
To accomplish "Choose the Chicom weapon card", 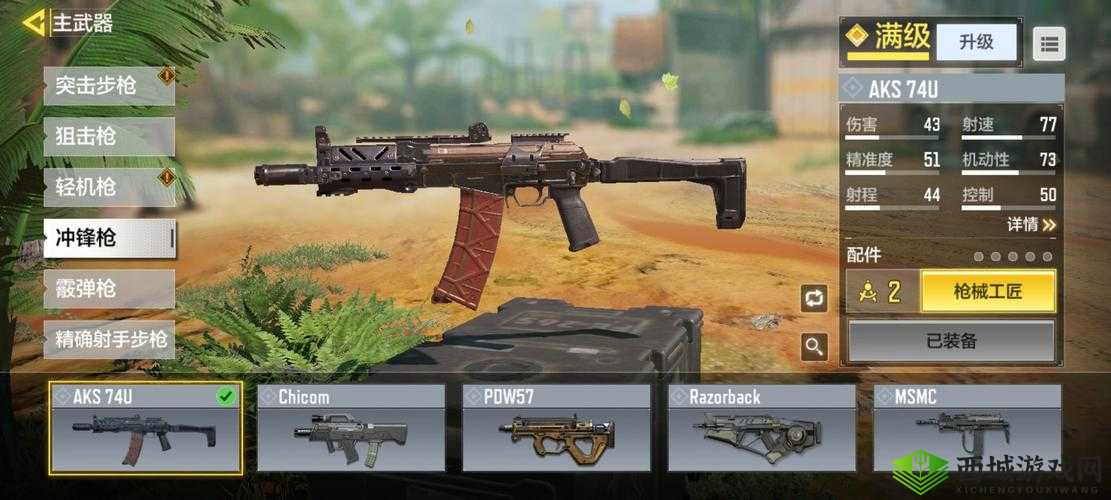I will pos(351,428).
